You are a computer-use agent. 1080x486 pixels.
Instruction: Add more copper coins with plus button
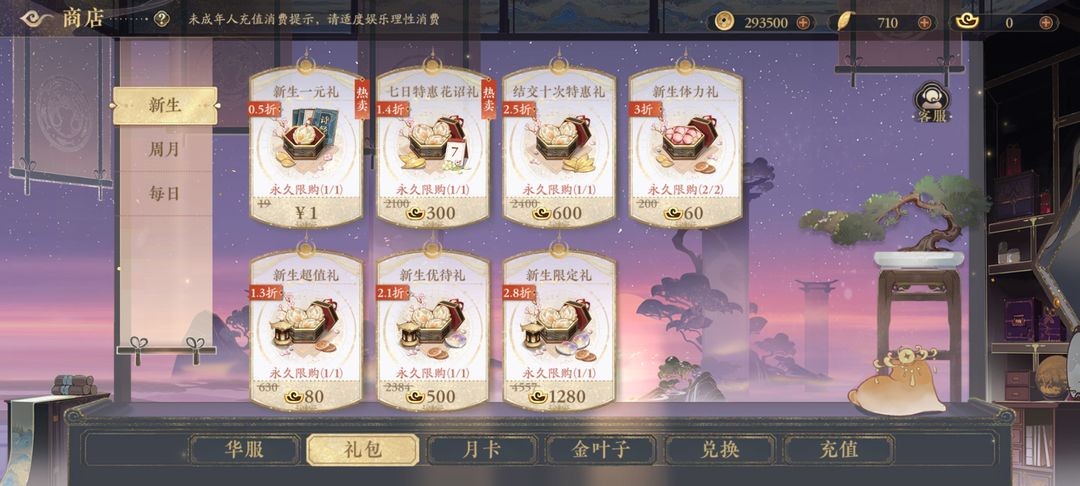coord(802,22)
